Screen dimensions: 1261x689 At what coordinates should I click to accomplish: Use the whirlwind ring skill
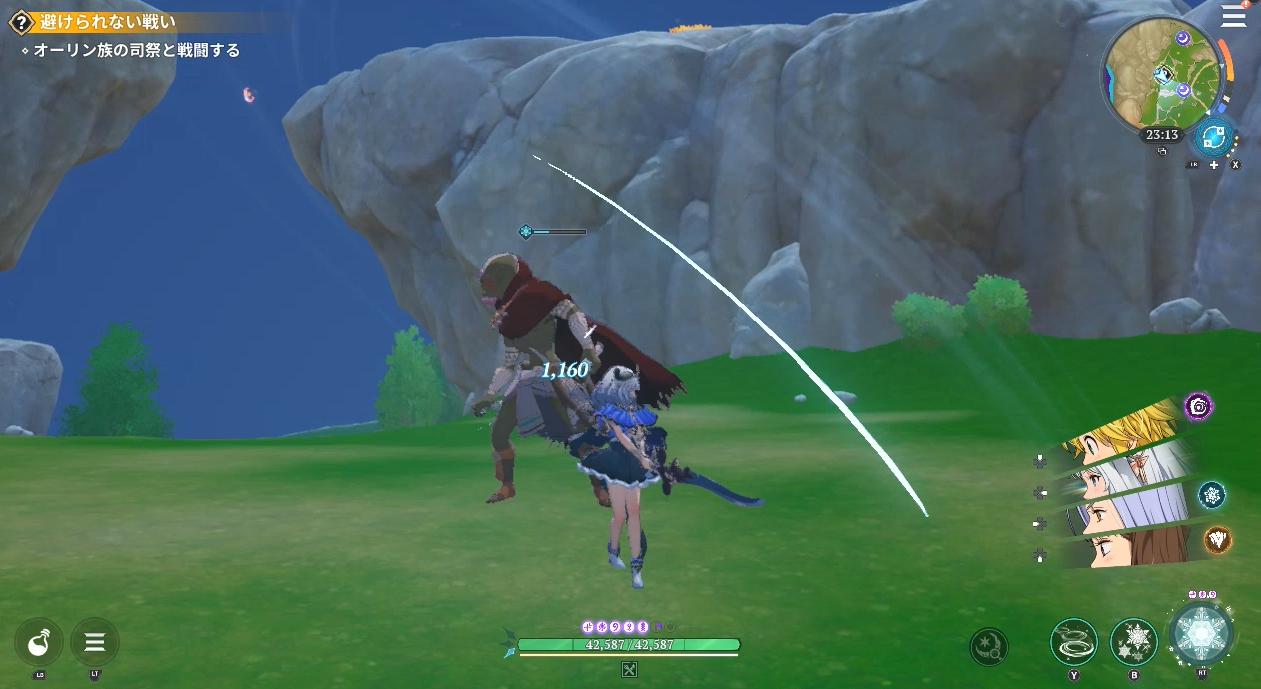point(1074,641)
